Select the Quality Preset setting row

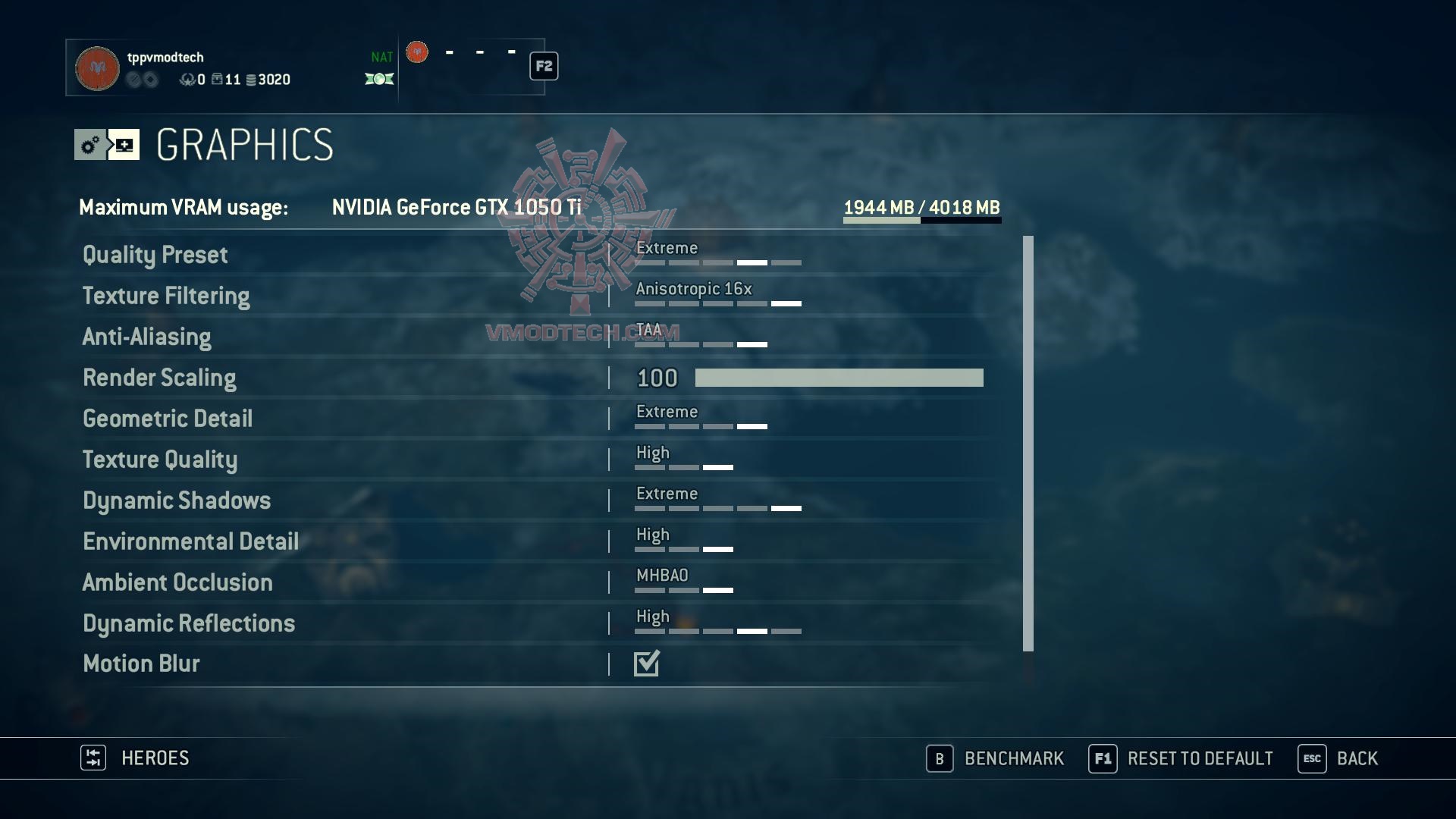(155, 255)
